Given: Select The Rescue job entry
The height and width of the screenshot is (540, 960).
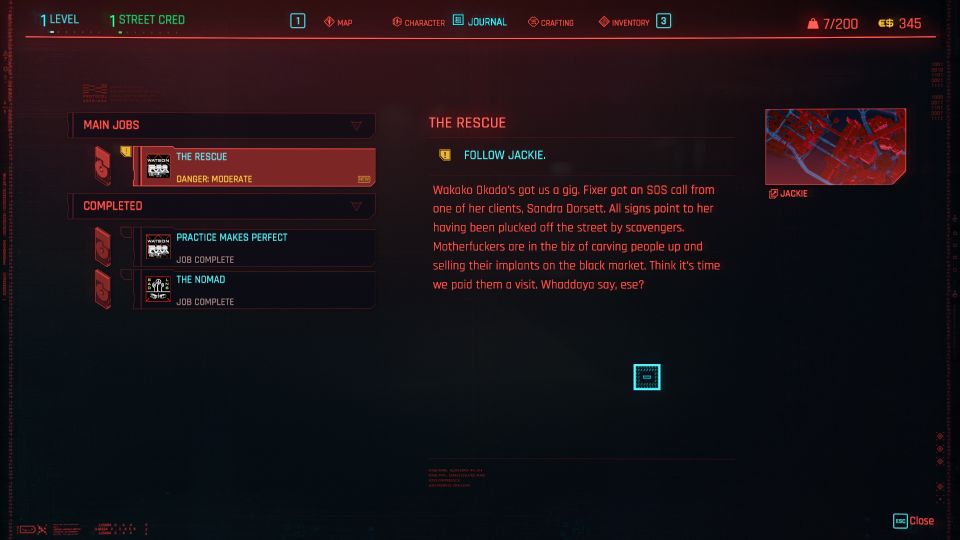Looking at the screenshot, I should tap(255, 167).
